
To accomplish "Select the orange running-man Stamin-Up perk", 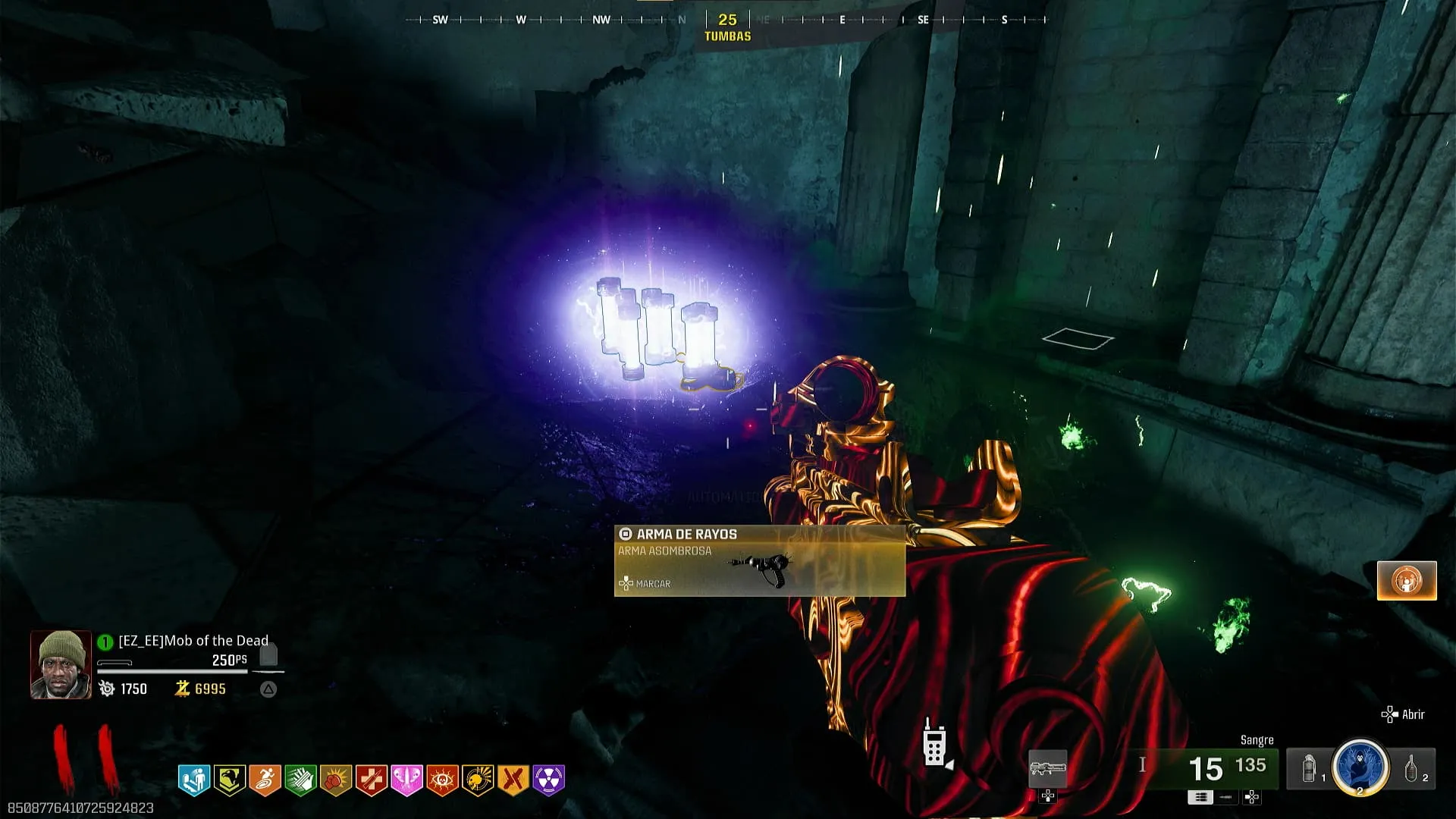I will 265,779.
